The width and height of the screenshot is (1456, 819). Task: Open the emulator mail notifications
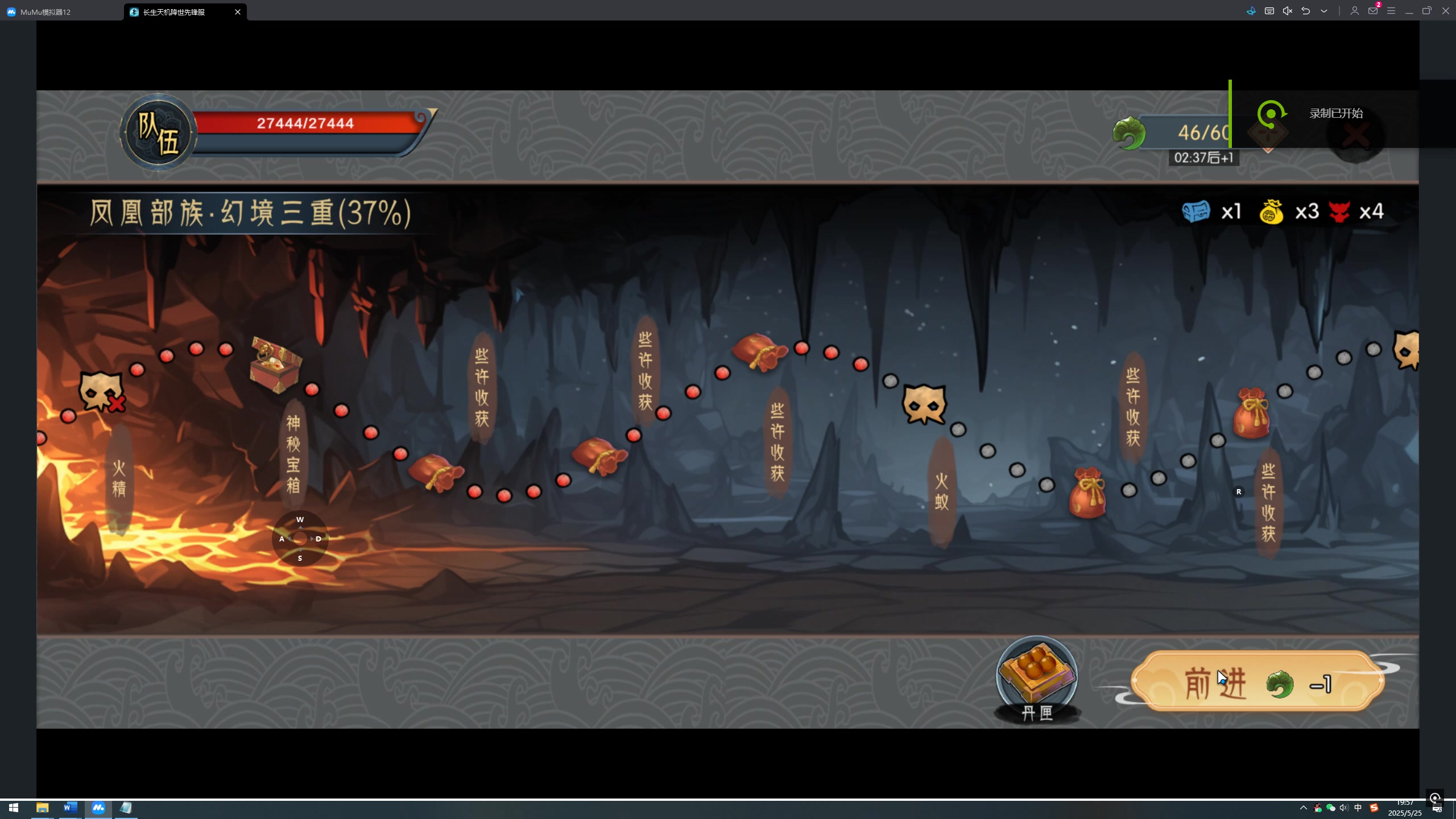click(x=1373, y=11)
